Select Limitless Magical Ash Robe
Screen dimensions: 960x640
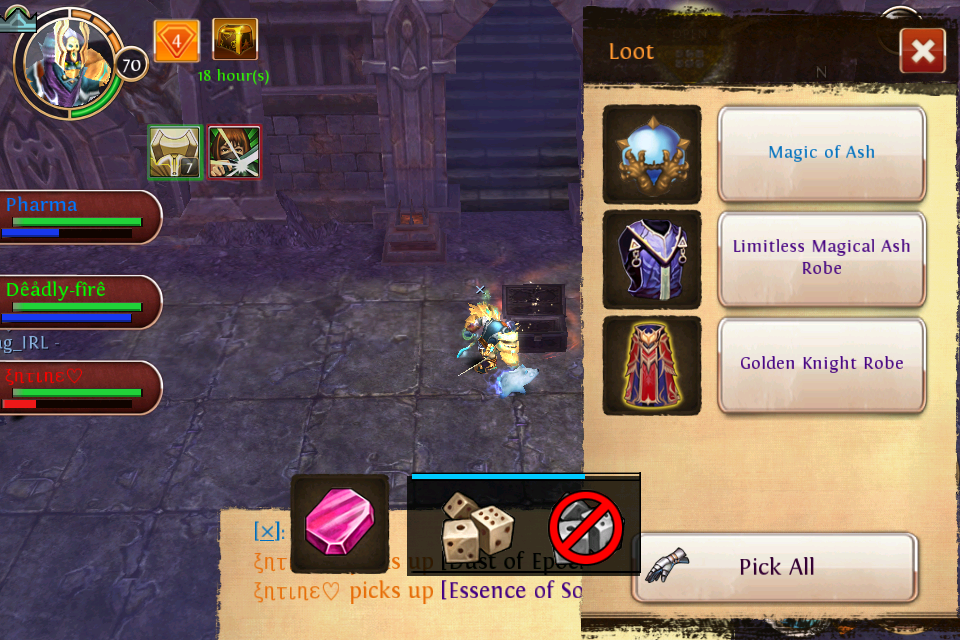coord(821,258)
